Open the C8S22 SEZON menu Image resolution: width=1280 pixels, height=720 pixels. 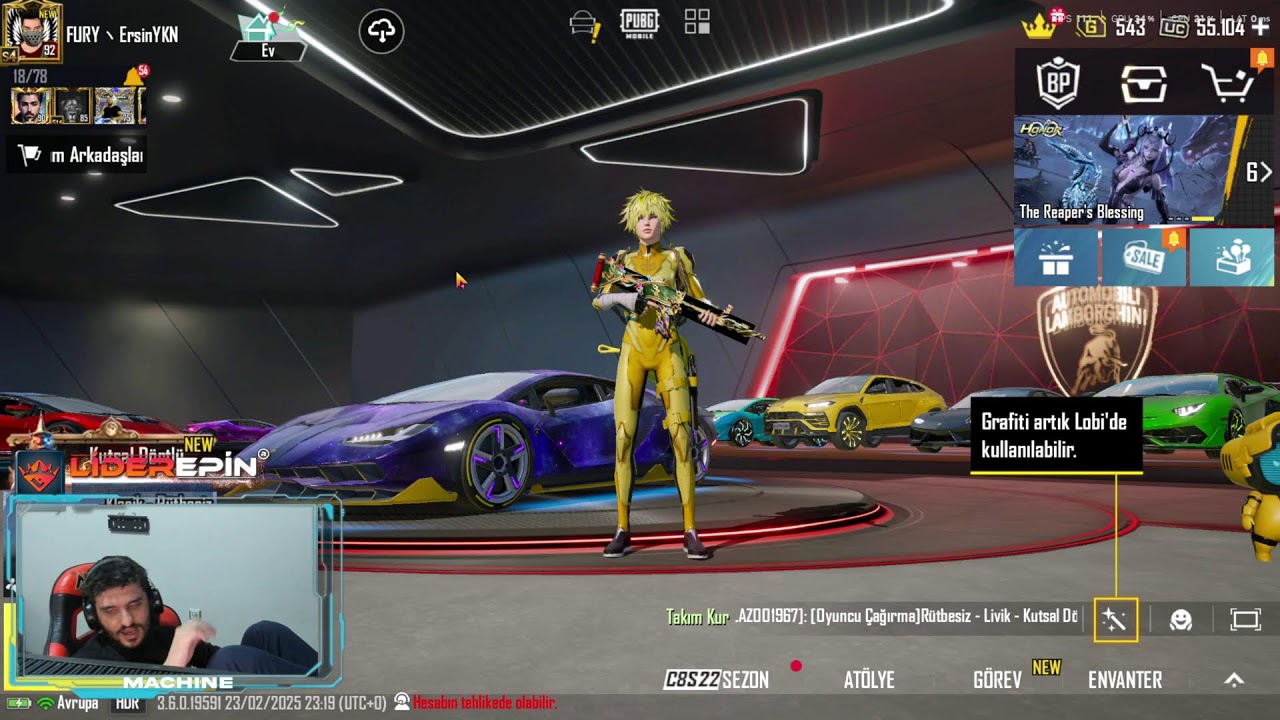(717, 680)
